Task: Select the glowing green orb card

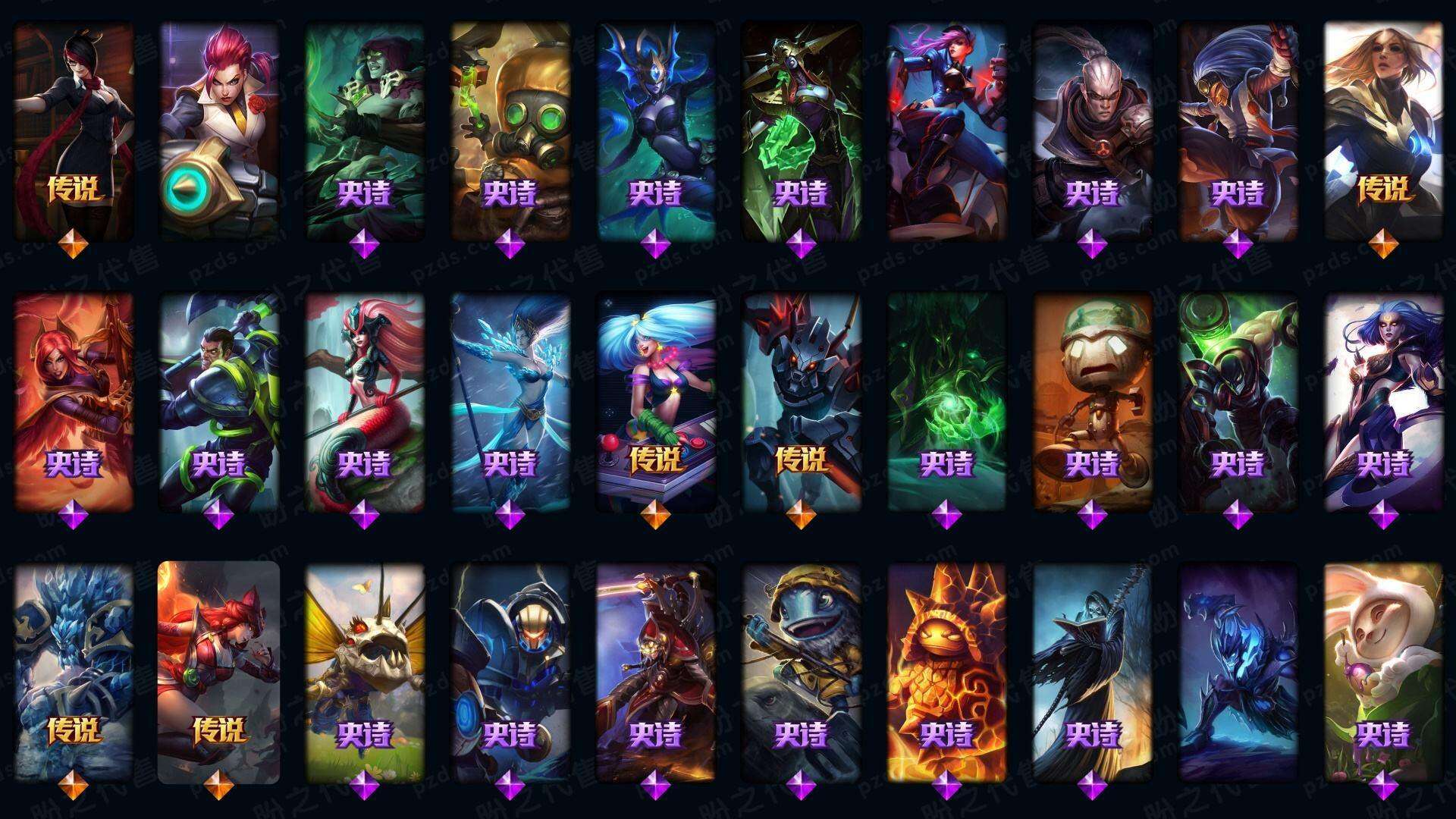Action: [x=947, y=402]
